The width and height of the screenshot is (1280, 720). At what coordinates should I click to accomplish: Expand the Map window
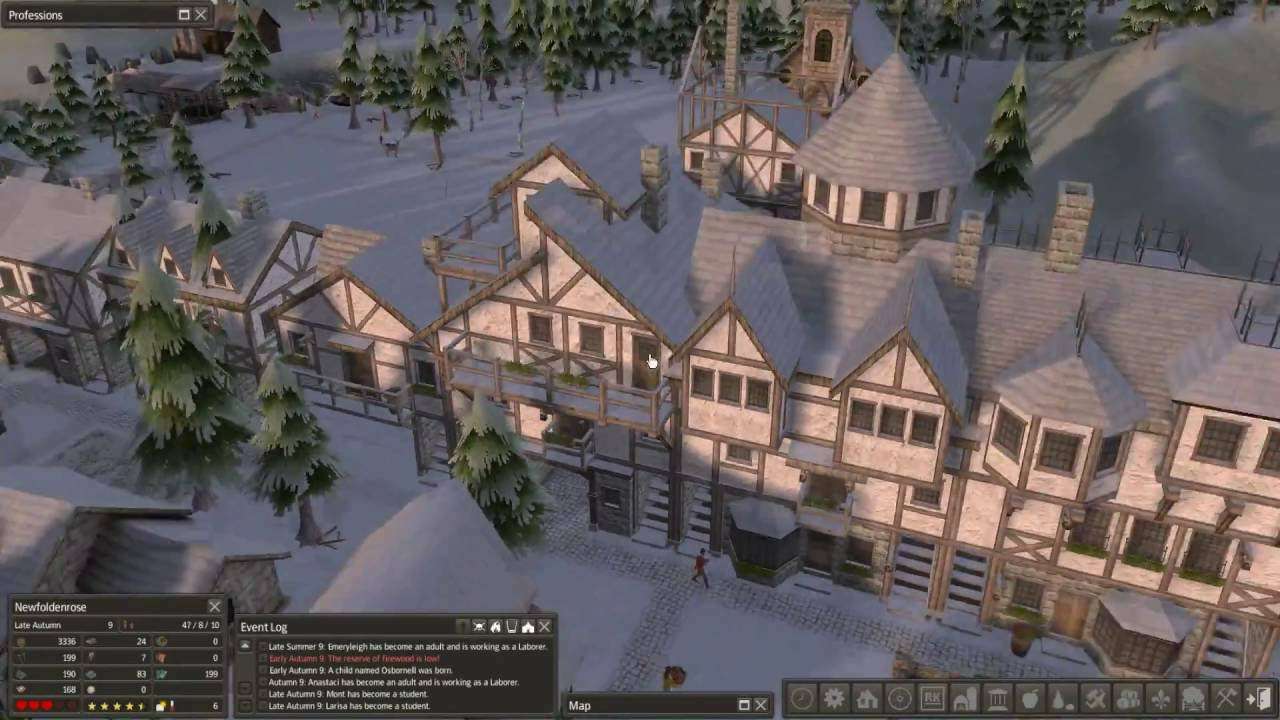pos(744,705)
